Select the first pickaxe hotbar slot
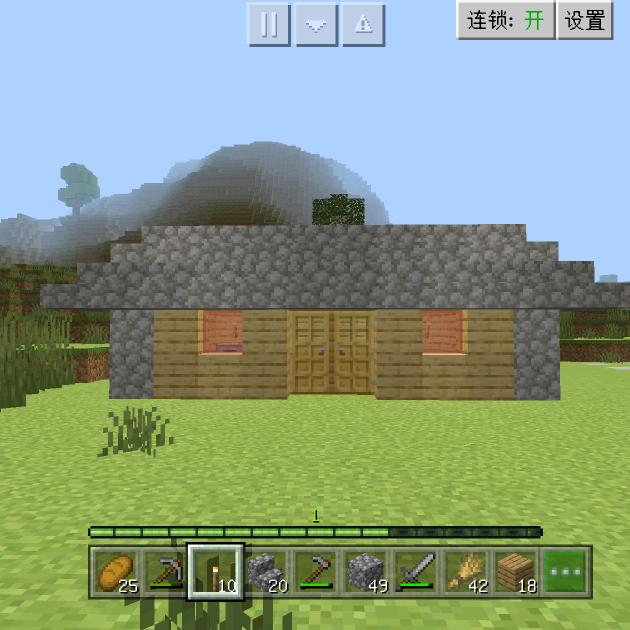Image resolution: width=630 pixels, height=630 pixels. (x=165, y=572)
